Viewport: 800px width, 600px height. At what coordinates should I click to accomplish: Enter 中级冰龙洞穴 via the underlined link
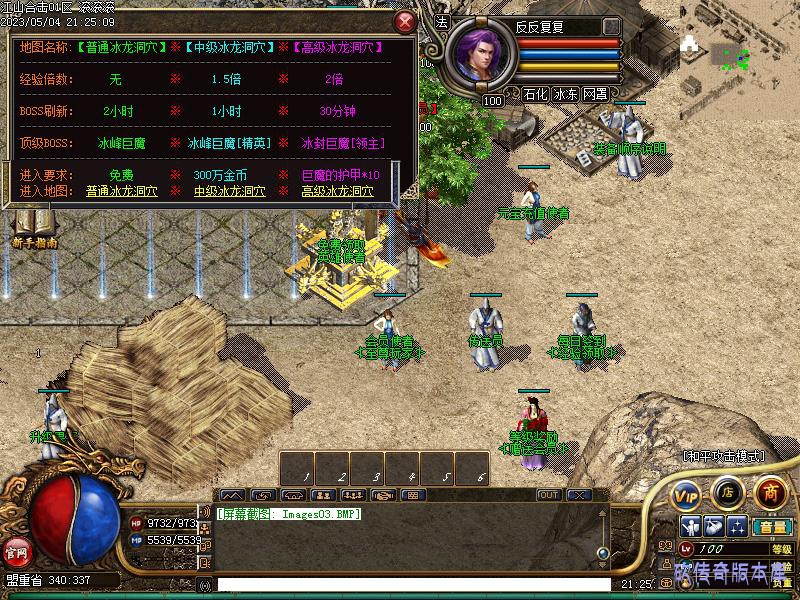point(231,191)
